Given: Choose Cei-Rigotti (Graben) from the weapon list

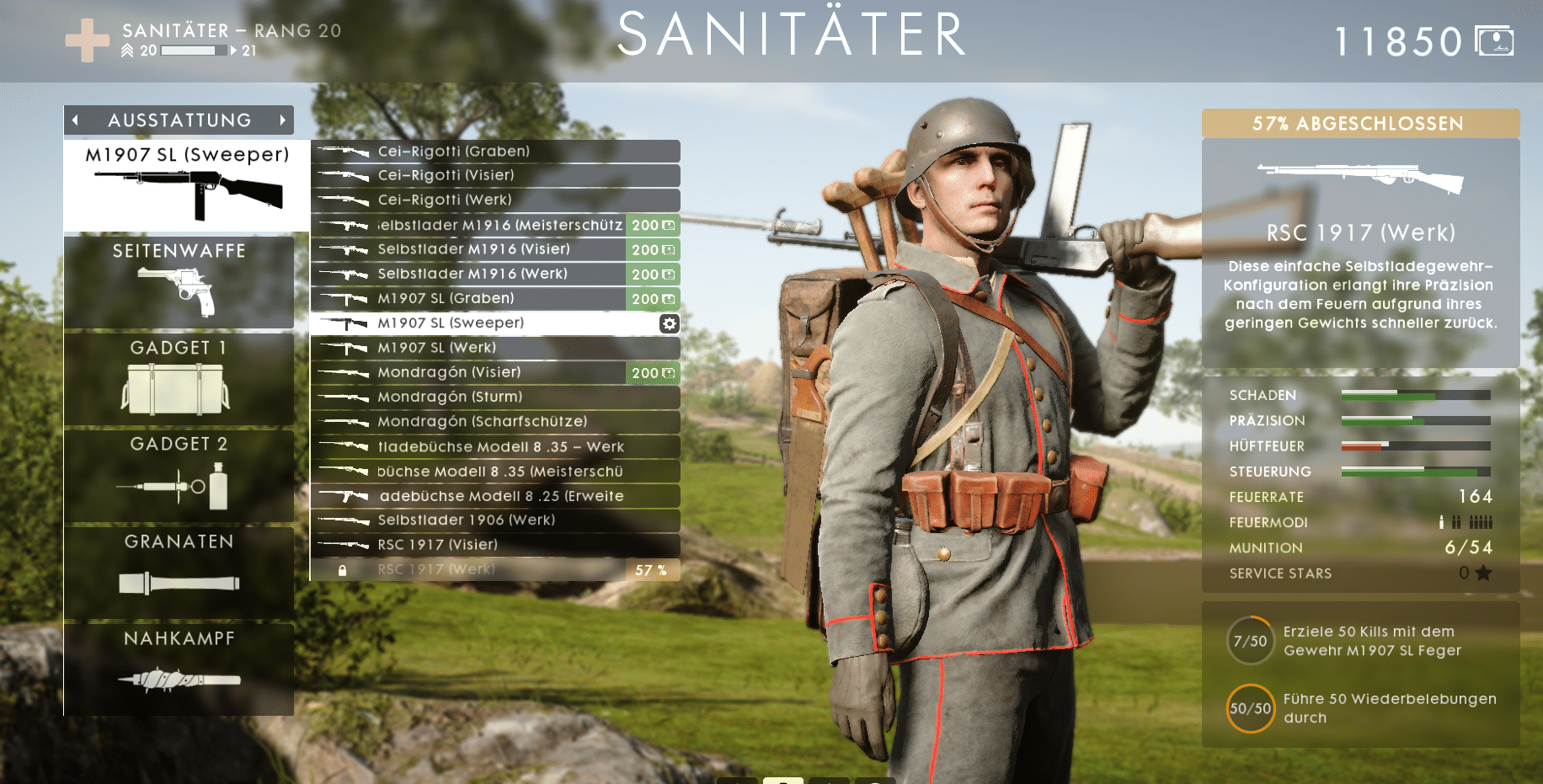Looking at the screenshot, I should point(495,152).
